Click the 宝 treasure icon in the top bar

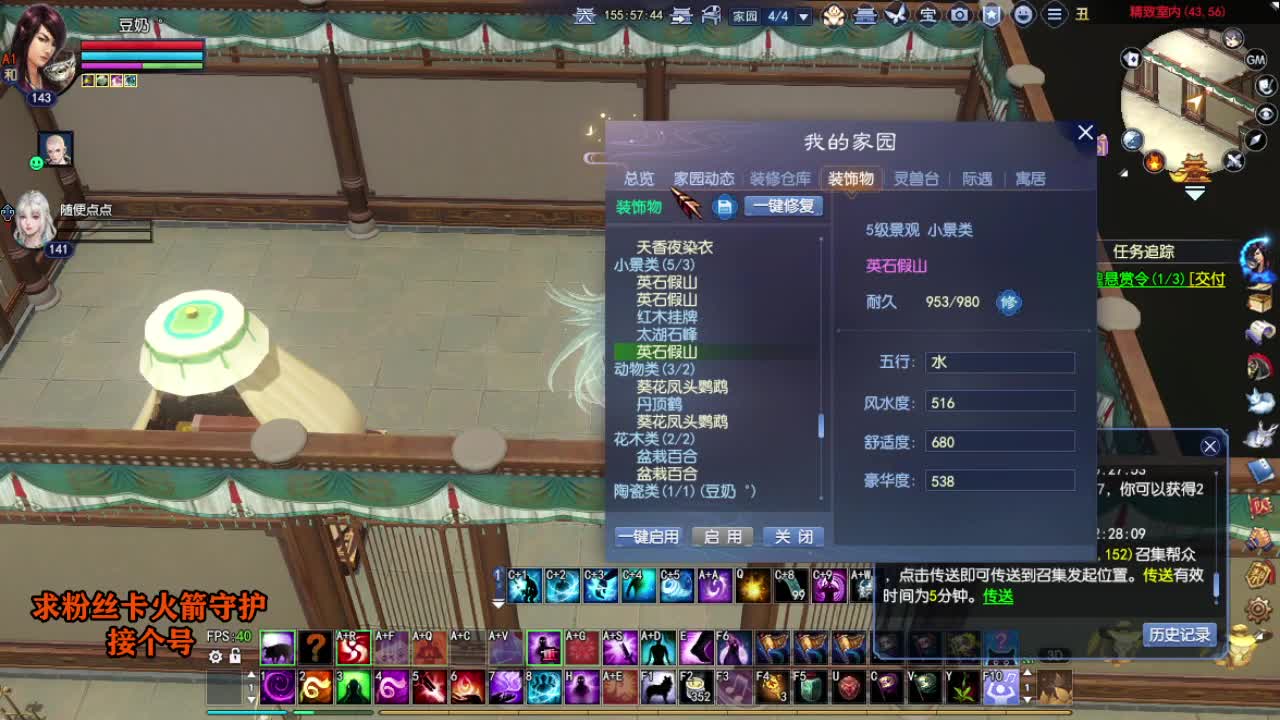[x=927, y=14]
